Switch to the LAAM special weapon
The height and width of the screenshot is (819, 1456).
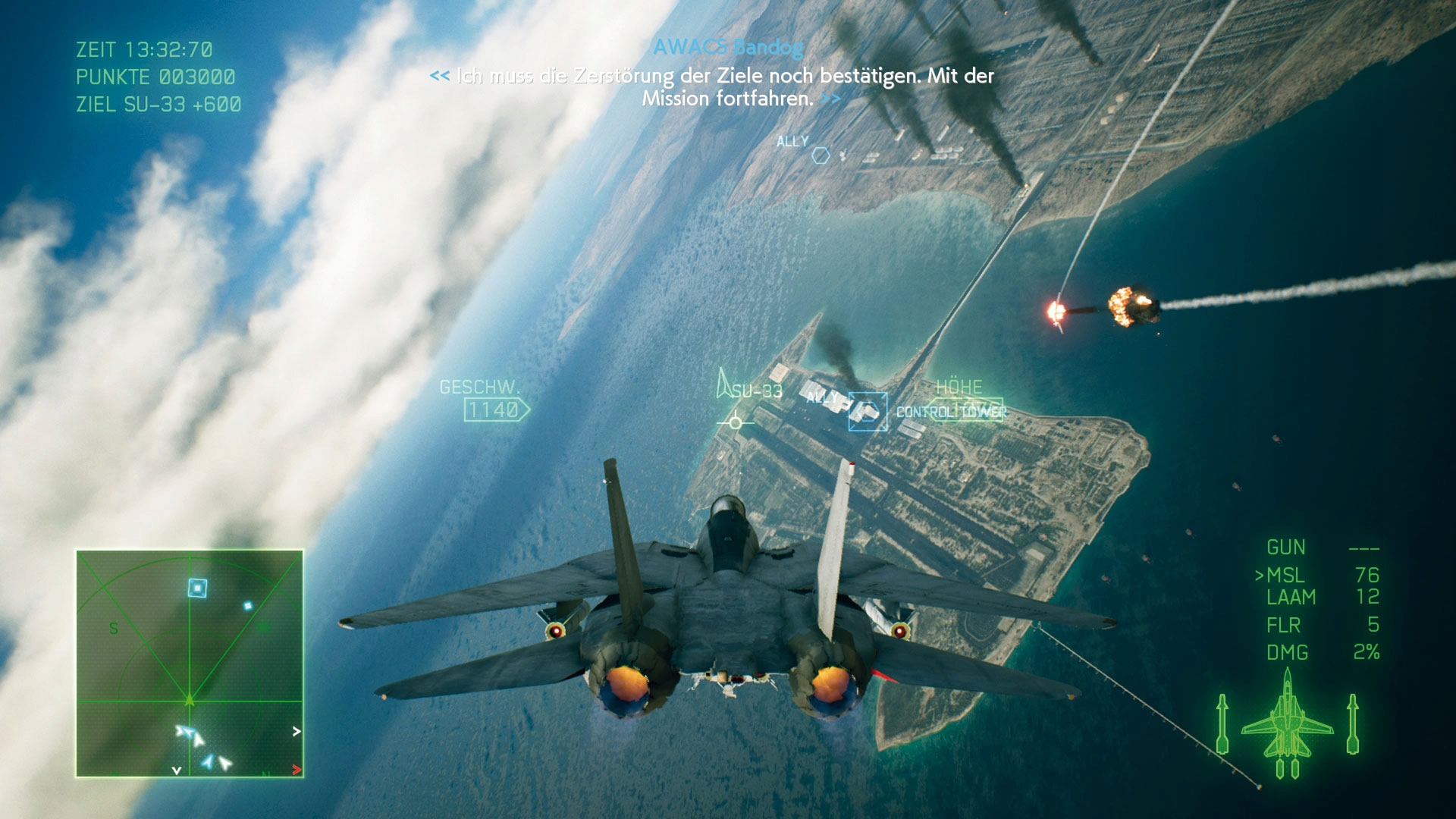click(x=1291, y=598)
